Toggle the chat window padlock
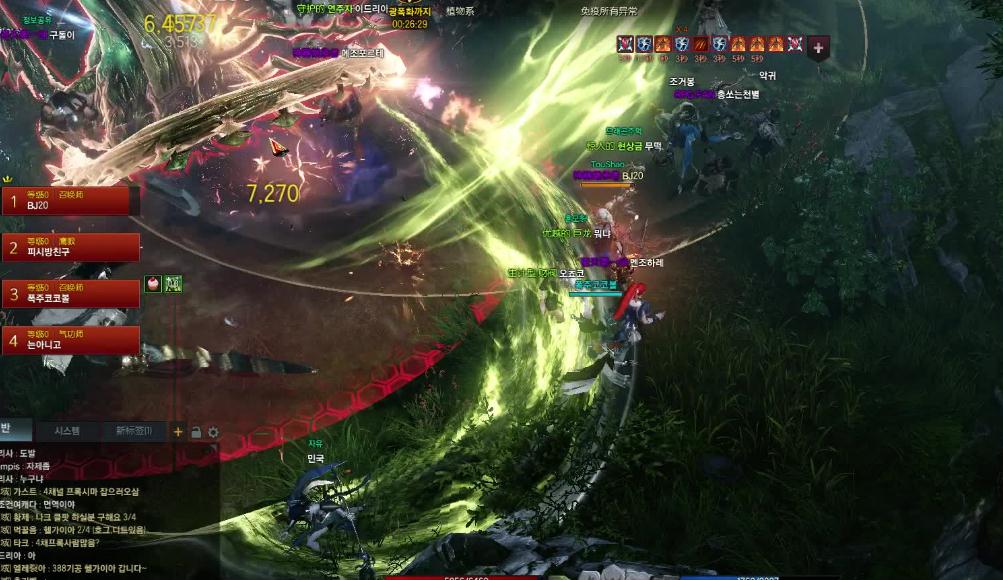The height and width of the screenshot is (580, 1003). click(196, 432)
